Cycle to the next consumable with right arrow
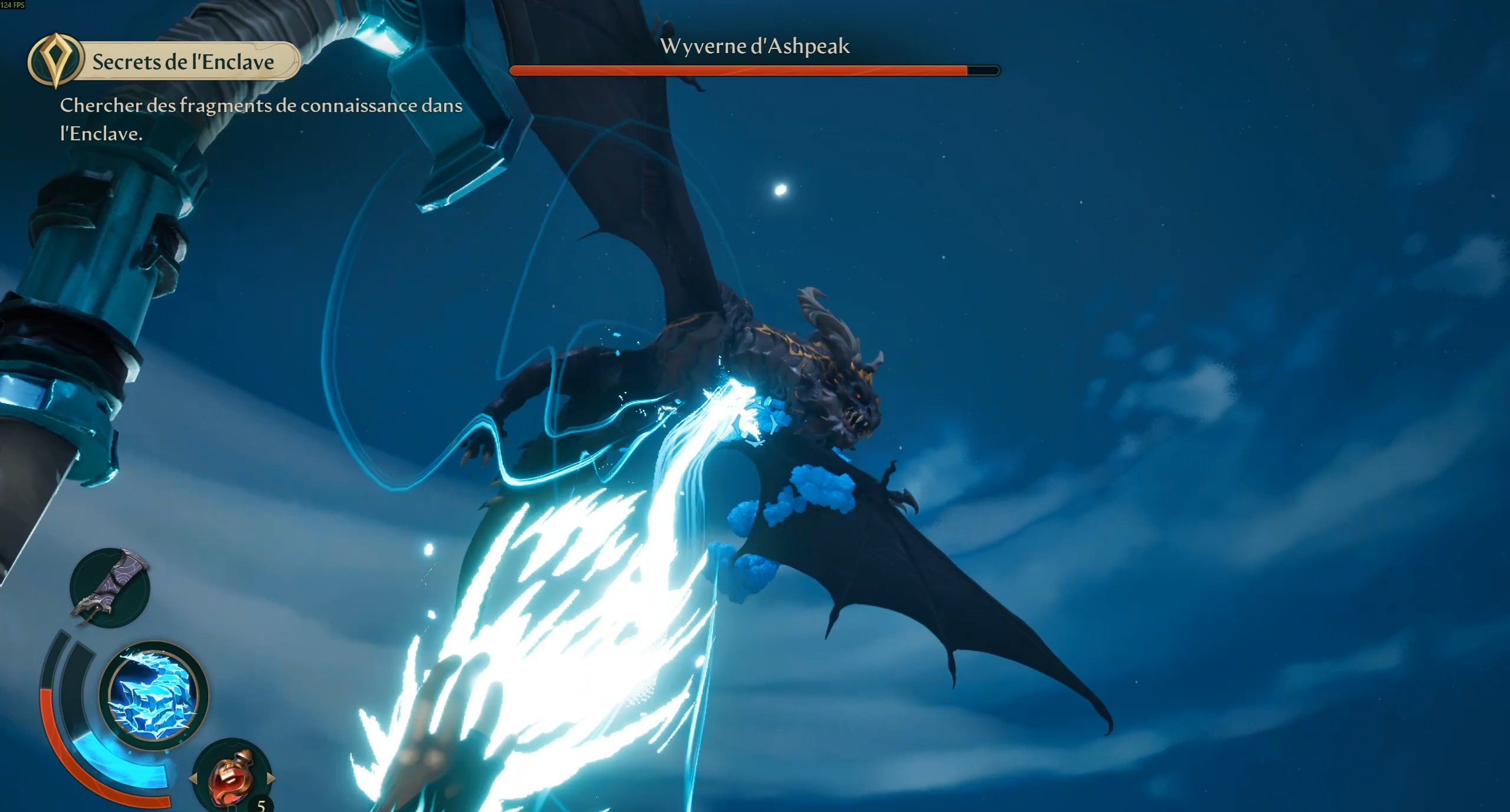Screen dimensions: 1510x812 (x=271, y=778)
